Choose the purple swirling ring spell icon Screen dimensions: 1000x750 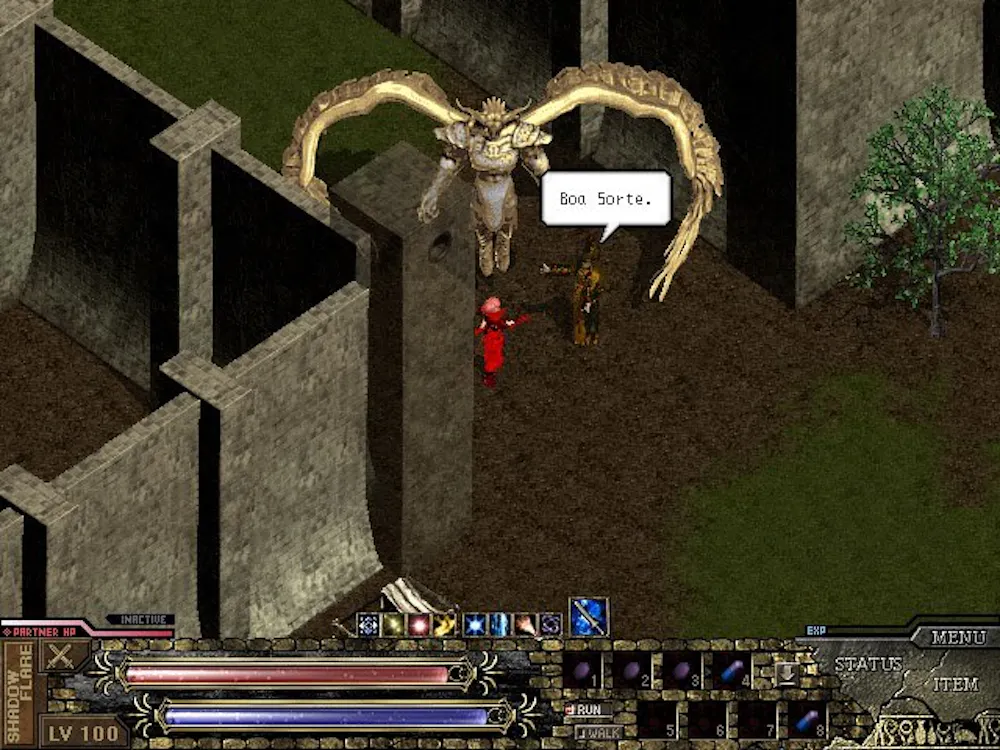click(550, 625)
